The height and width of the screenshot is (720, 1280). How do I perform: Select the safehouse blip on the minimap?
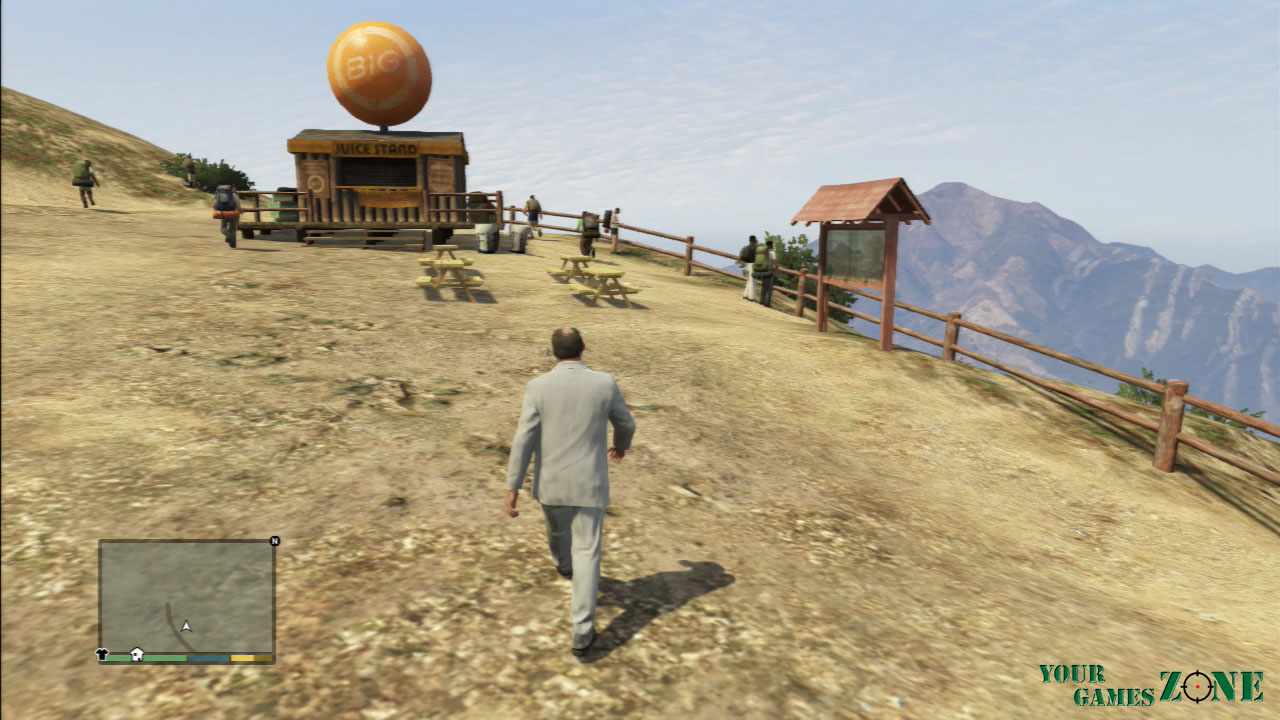[137, 654]
